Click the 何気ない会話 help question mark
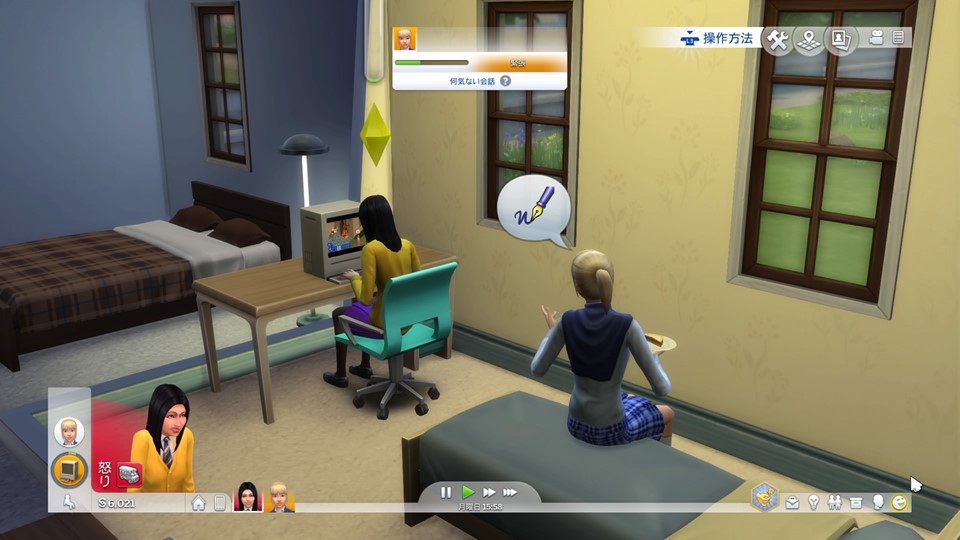The image size is (960, 540). [505, 80]
